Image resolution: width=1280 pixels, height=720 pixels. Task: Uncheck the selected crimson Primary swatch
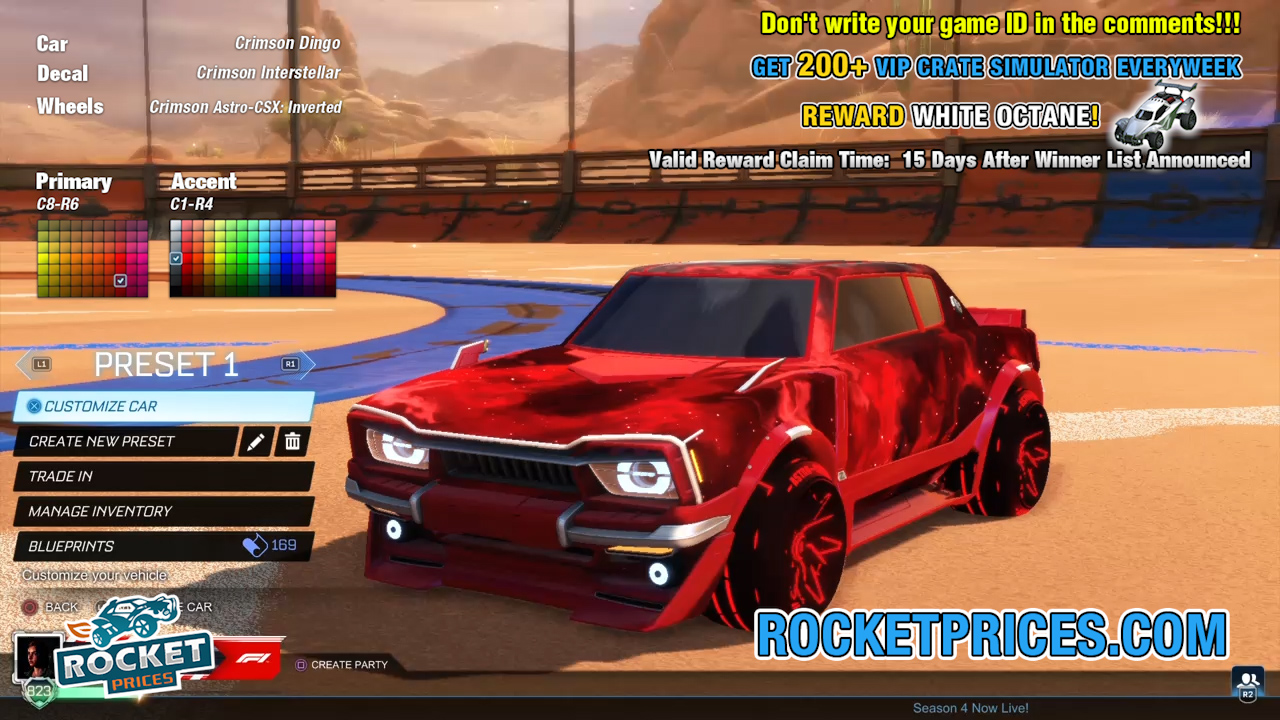(x=121, y=281)
